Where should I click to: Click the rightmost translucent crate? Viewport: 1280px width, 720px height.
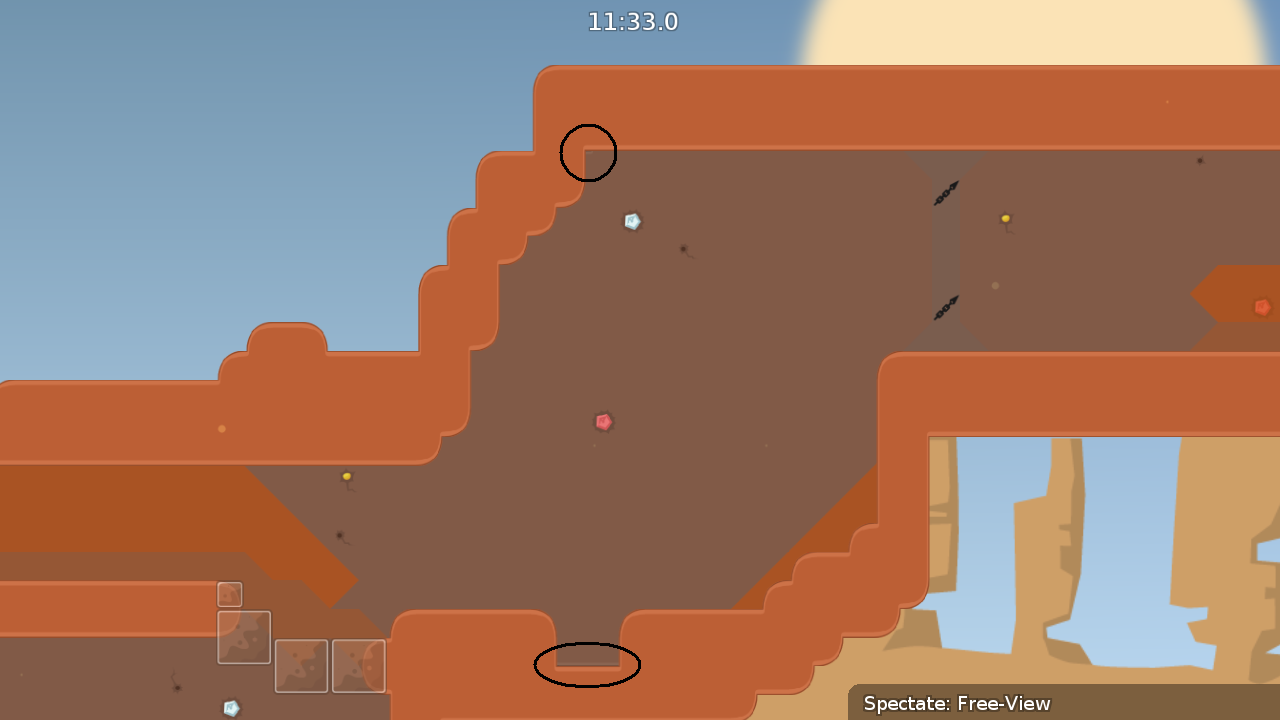coord(360,668)
